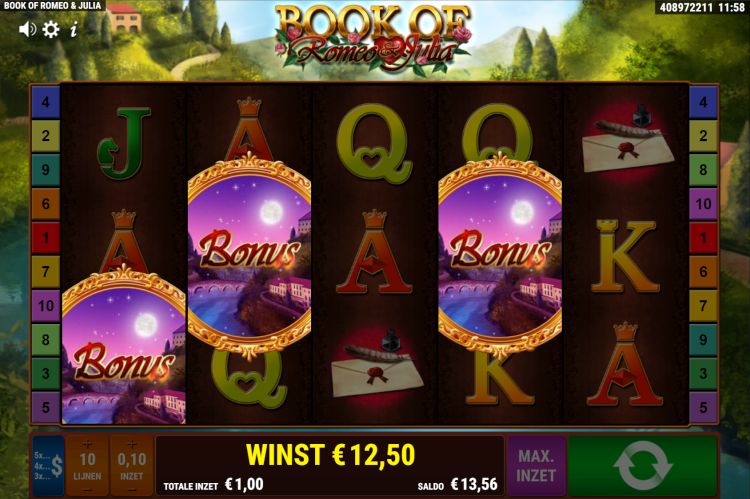The height and width of the screenshot is (499, 750).
Task: Open the paytable with the dollar button
Action: [x=48, y=465]
